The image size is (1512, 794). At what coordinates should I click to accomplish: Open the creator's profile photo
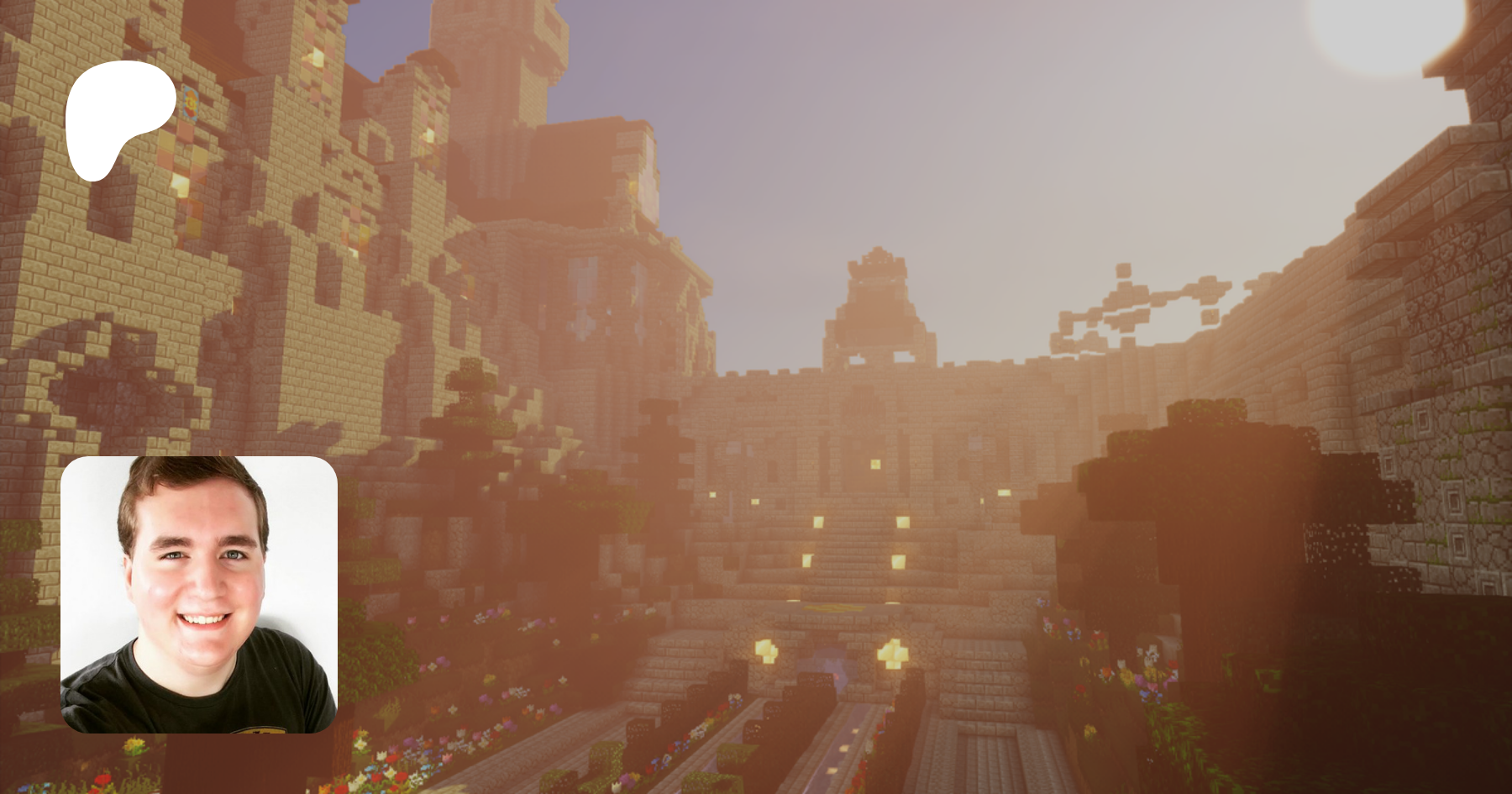click(x=199, y=594)
